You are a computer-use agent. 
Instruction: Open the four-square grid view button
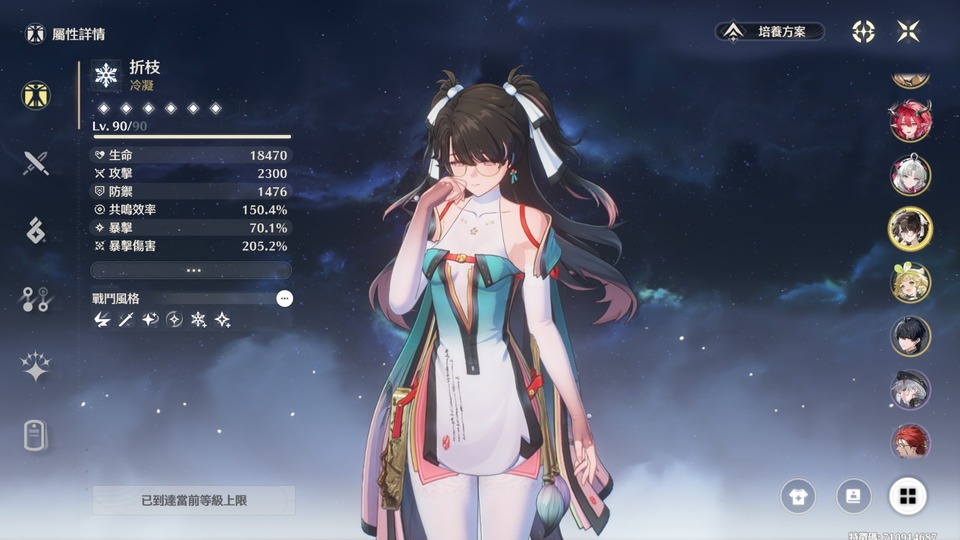pos(908,496)
